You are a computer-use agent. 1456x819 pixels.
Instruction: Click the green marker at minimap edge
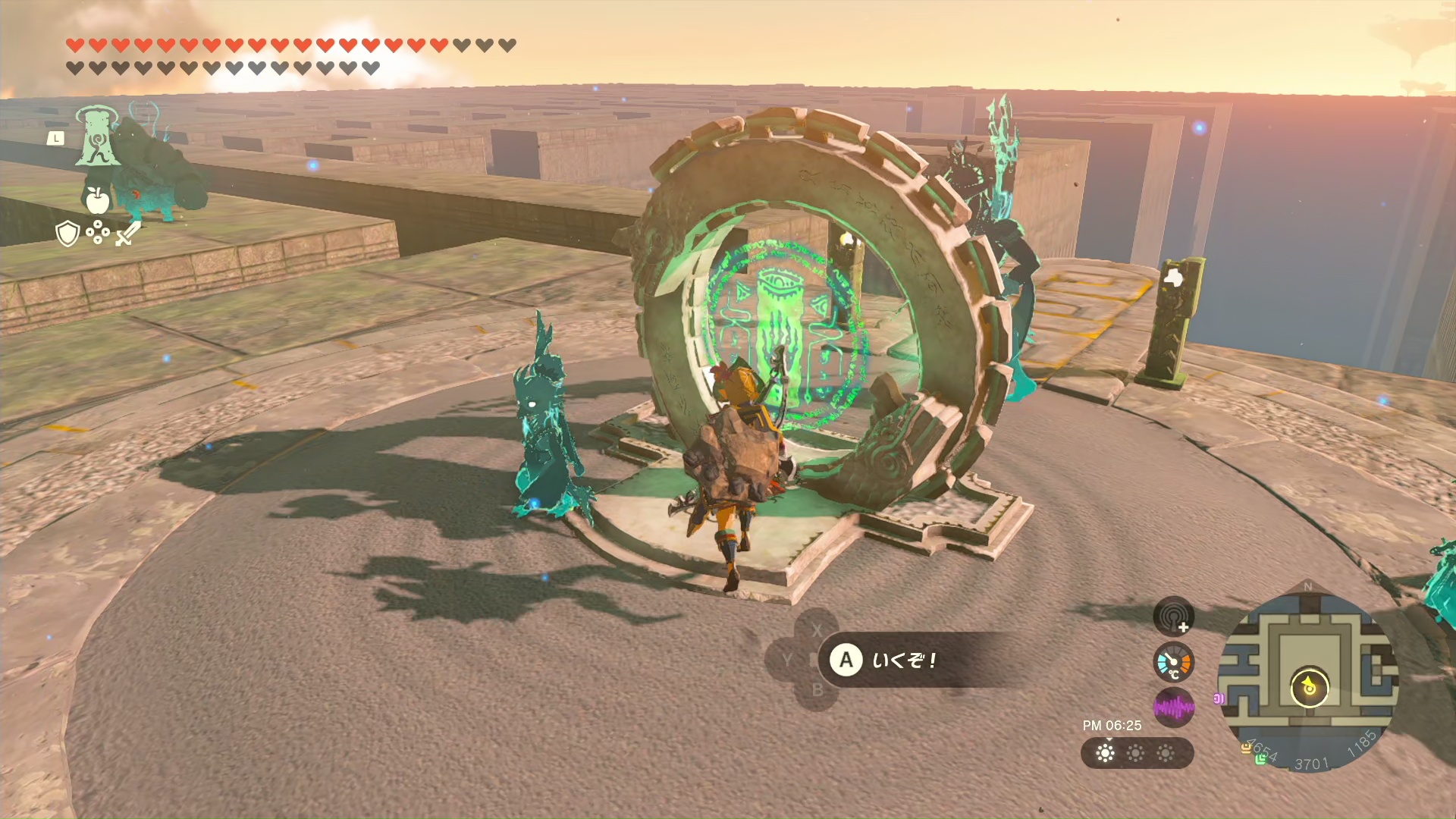(x=1260, y=759)
